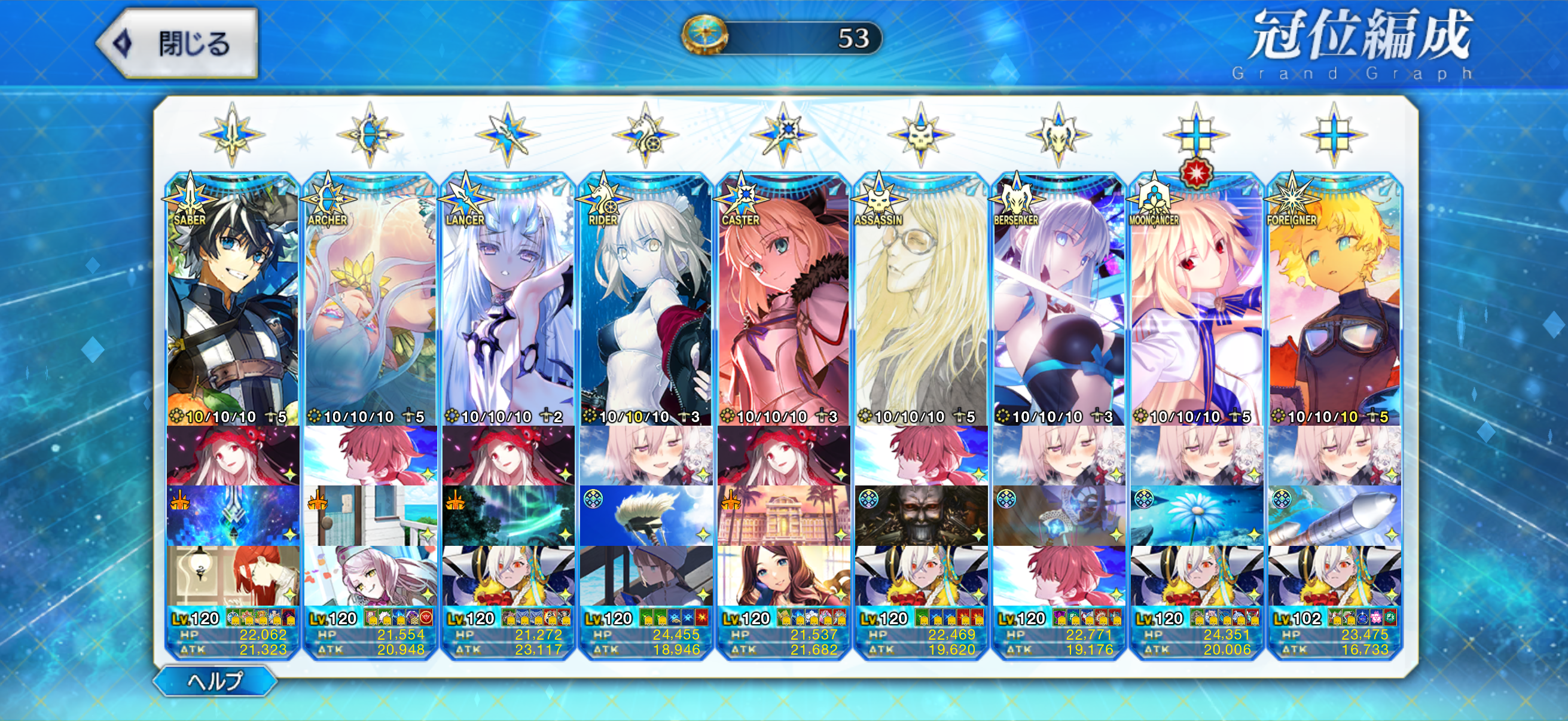Select the Archer servant card
The width and height of the screenshot is (1568, 721).
[370, 304]
